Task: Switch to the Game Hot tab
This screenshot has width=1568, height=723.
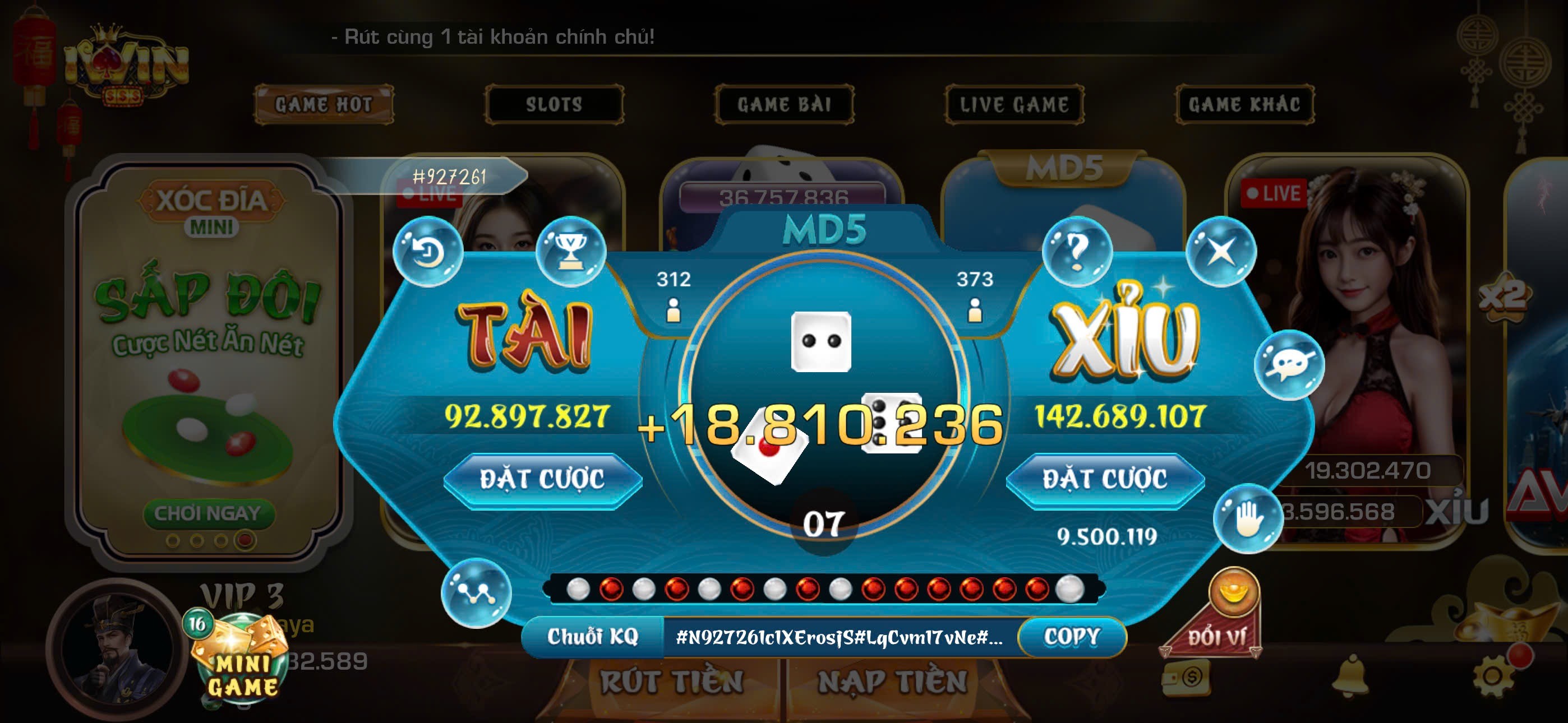Action: [x=323, y=105]
